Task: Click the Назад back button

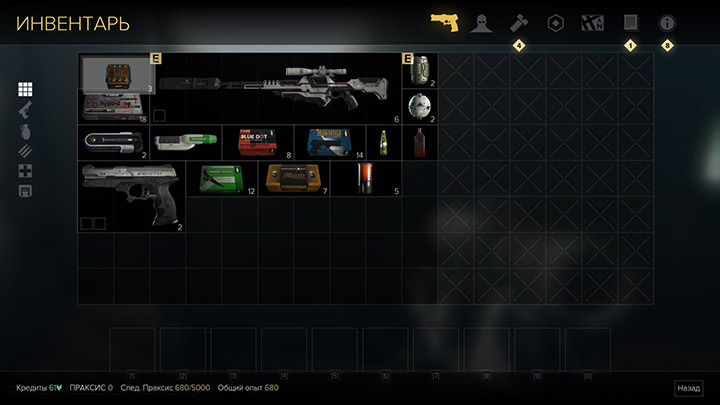Action: coord(688,388)
